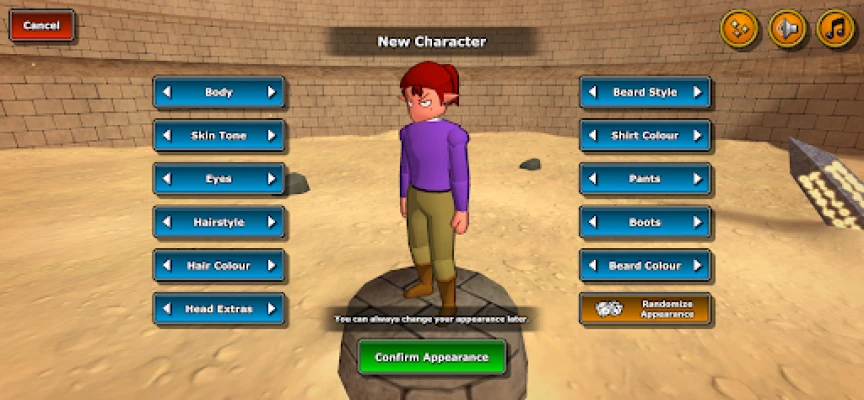Screen dimensions: 864x400
Task: Choose the next Beard Colour
Action: [698, 266]
